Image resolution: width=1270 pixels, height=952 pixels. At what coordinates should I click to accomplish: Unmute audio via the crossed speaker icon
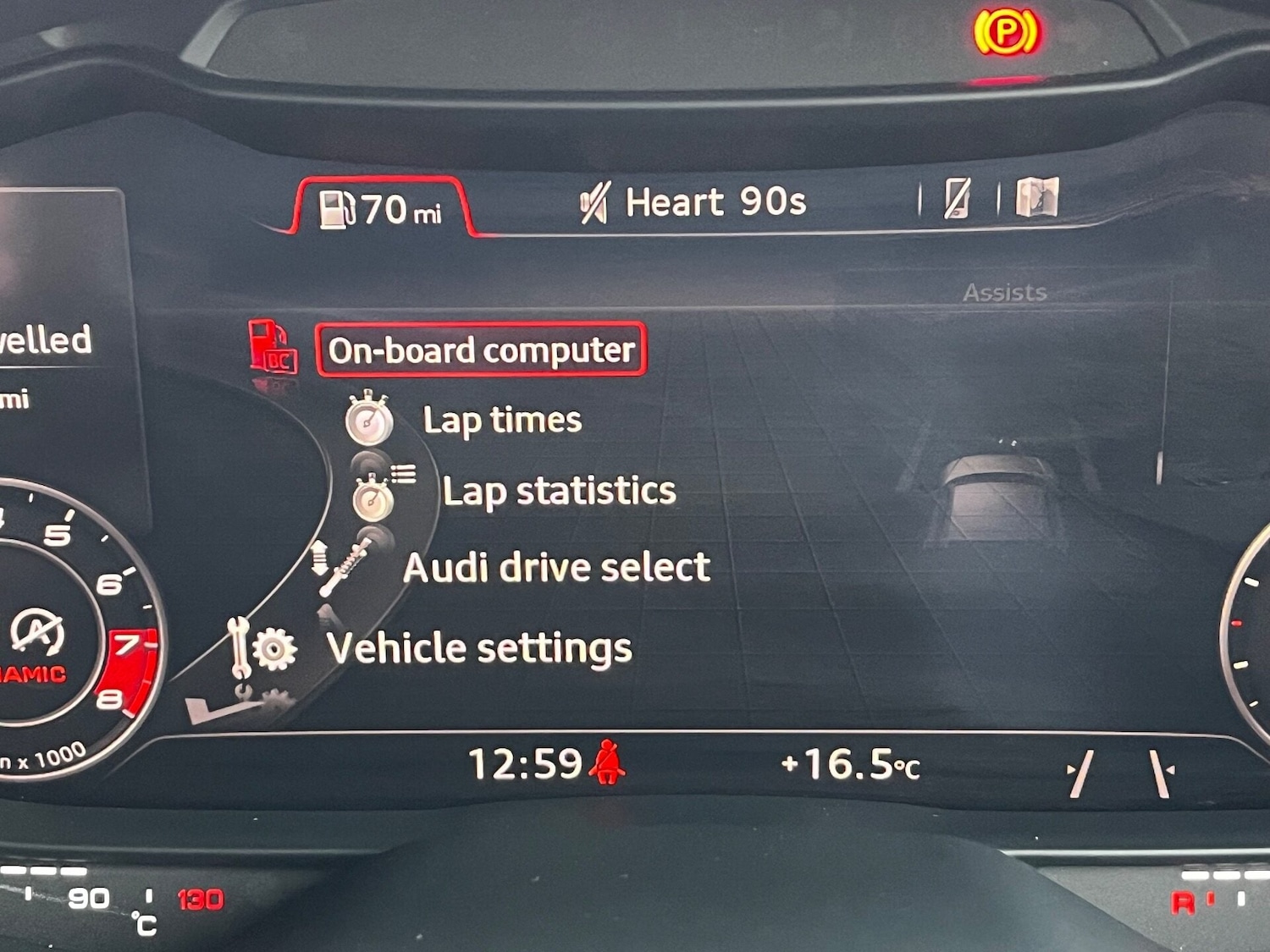coord(595,201)
